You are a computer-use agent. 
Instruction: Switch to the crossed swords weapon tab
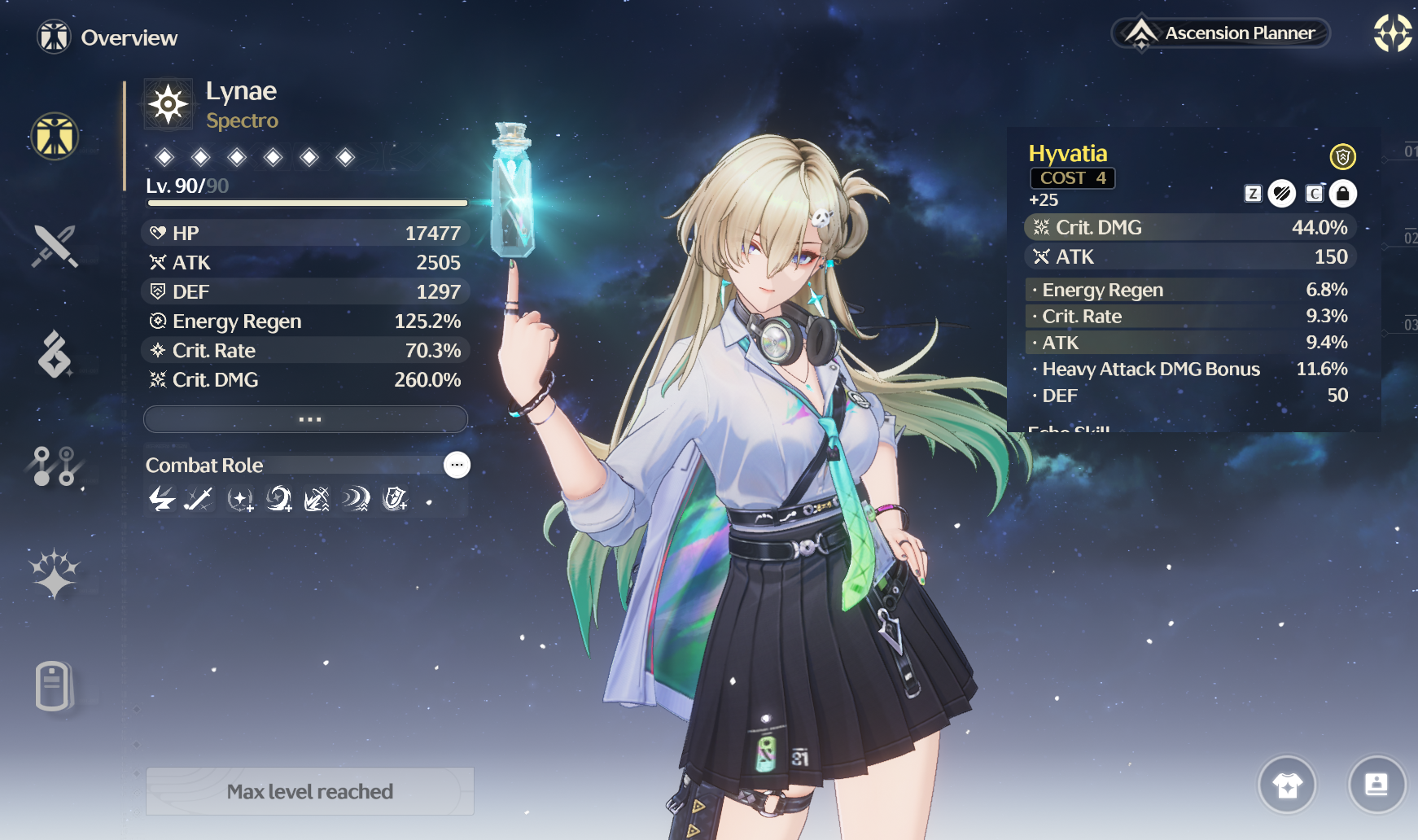click(55, 246)
